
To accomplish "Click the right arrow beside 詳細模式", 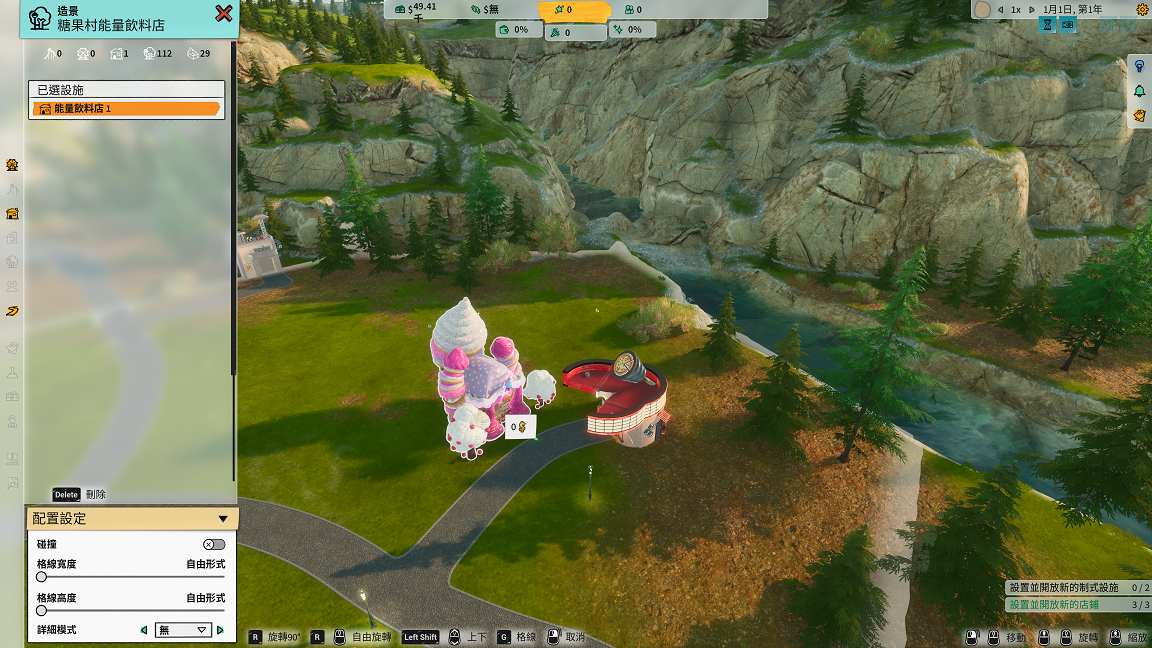I will click(x=220, y=630).
